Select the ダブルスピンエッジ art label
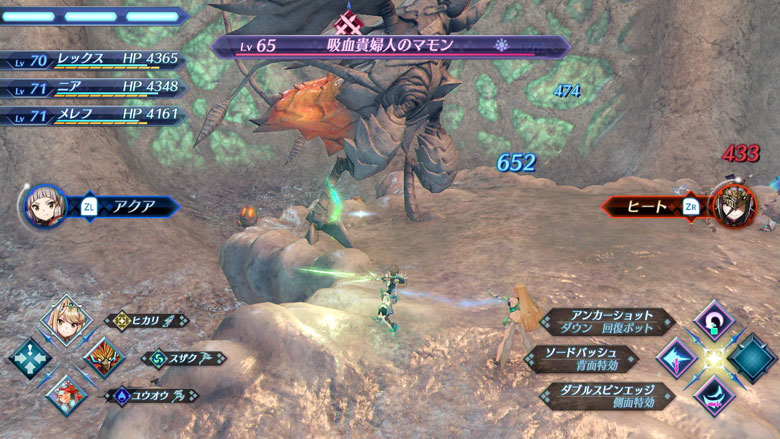Viewport: 780px width, 439px height. [604, 396]
